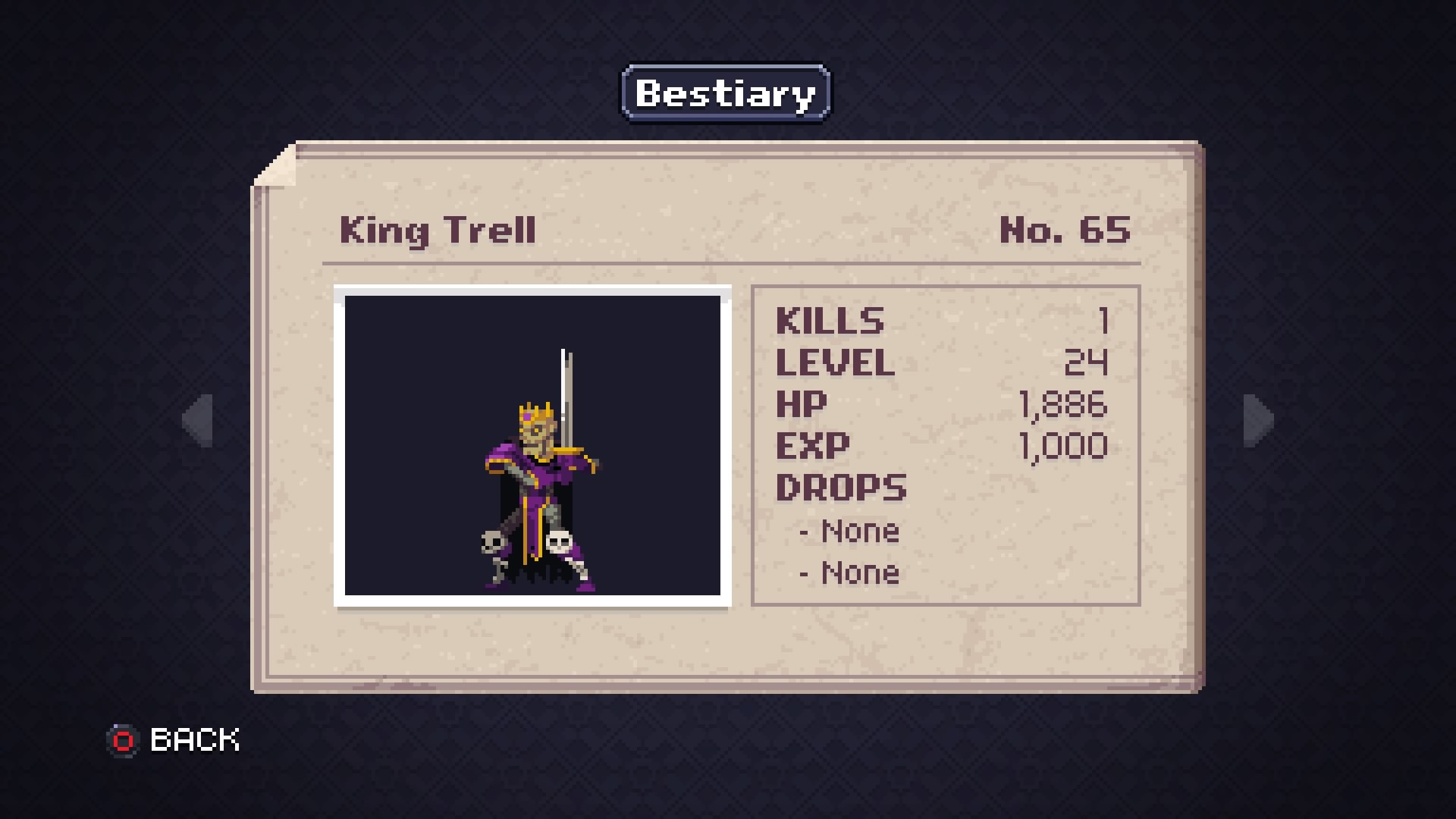Viewport: 1456px width, 819px height.
Task: Click the Bestiary header banner
Action: pyautogui.click(x=724, y=93)
